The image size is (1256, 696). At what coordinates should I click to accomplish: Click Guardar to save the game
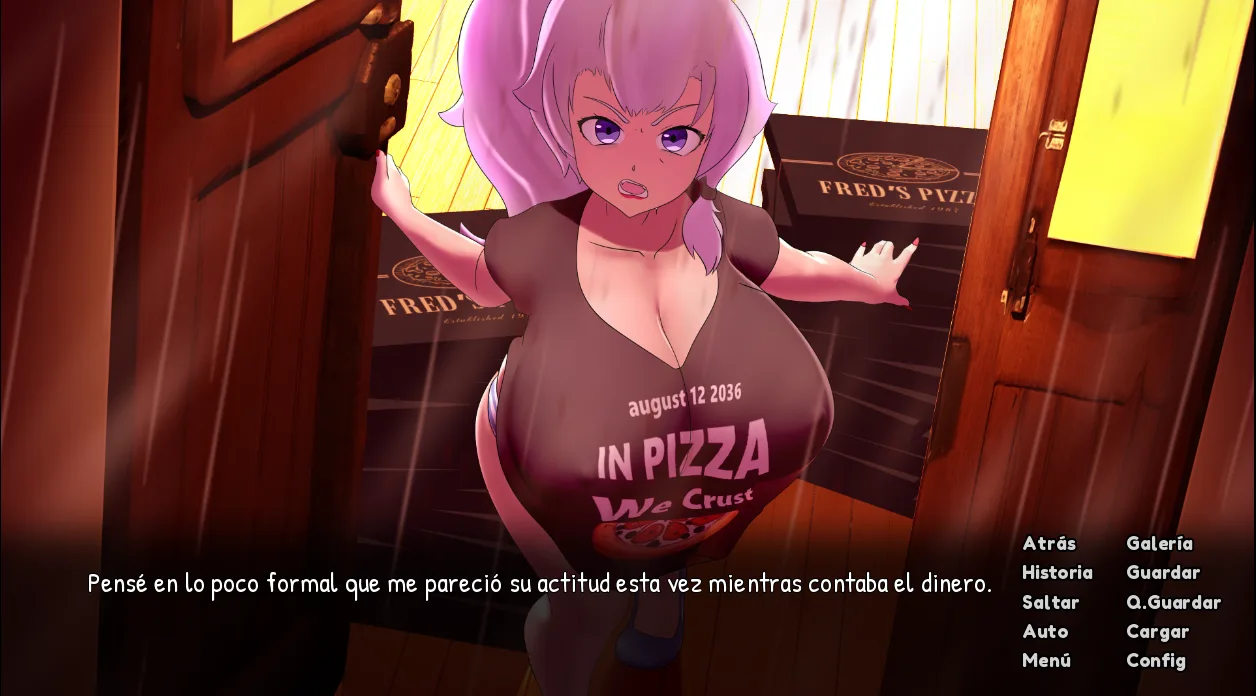[1162, 572]
